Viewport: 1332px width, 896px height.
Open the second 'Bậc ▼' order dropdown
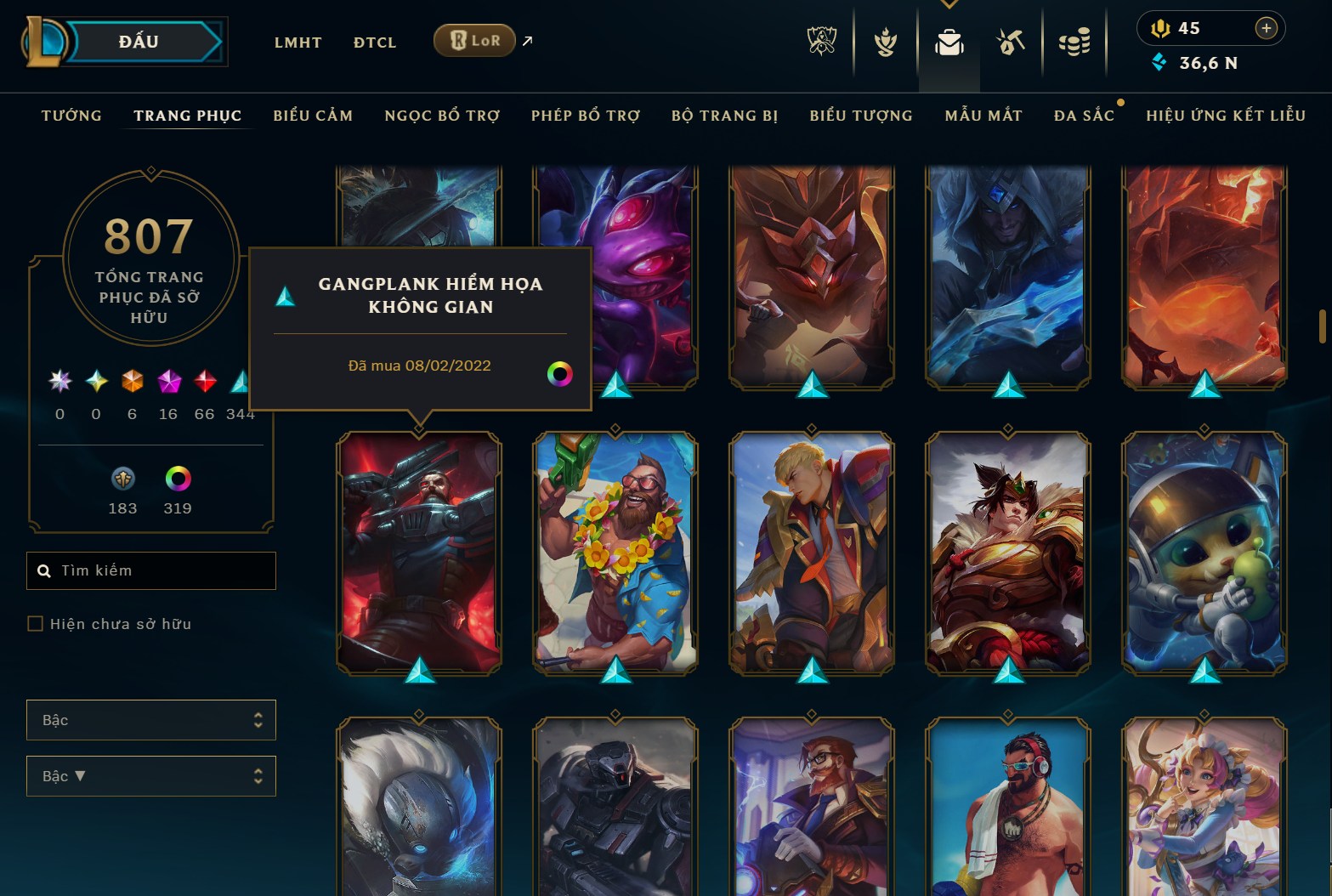(x=150, y=776)
